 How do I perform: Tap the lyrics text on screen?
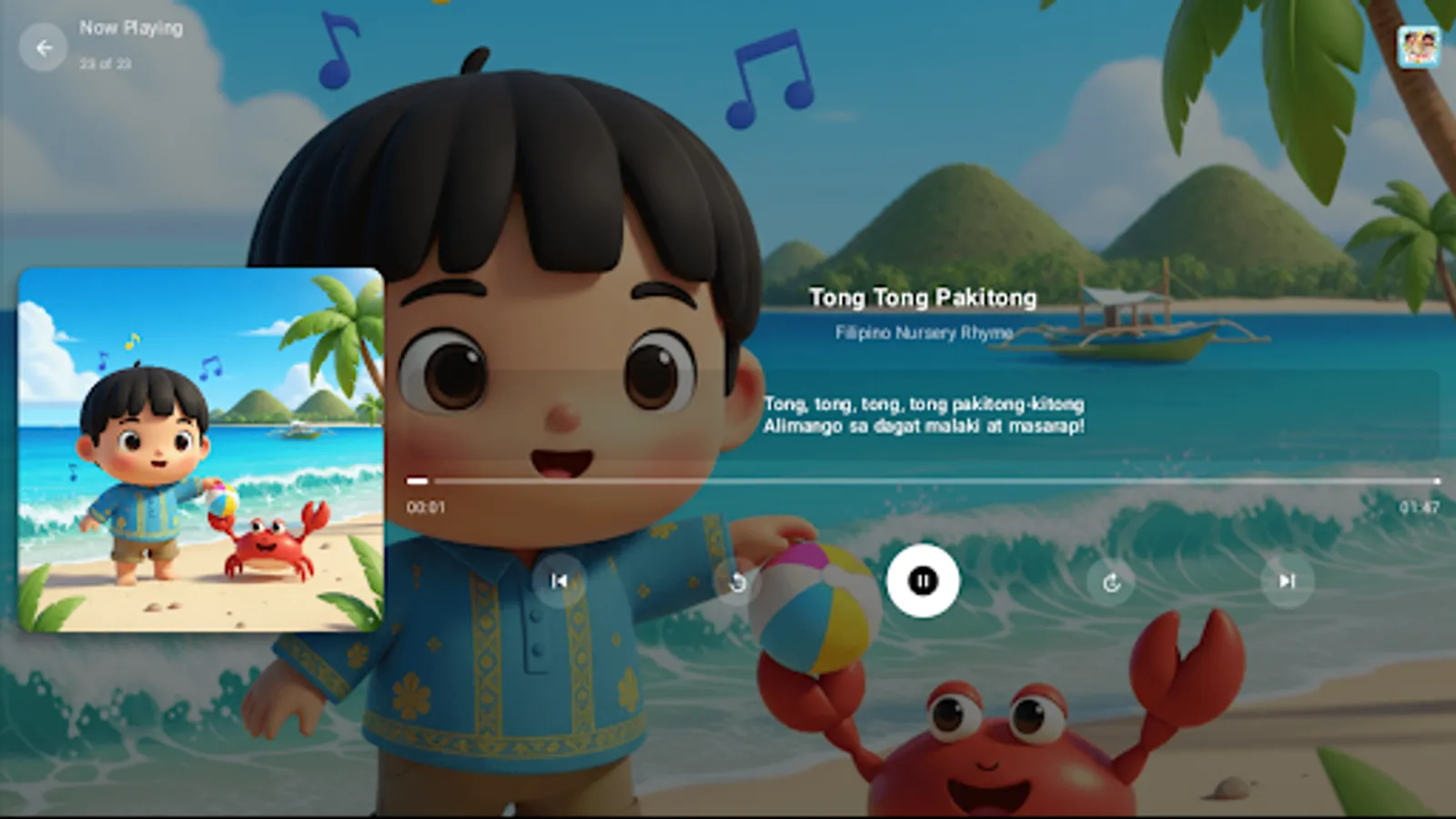click(x=925, y=414)
